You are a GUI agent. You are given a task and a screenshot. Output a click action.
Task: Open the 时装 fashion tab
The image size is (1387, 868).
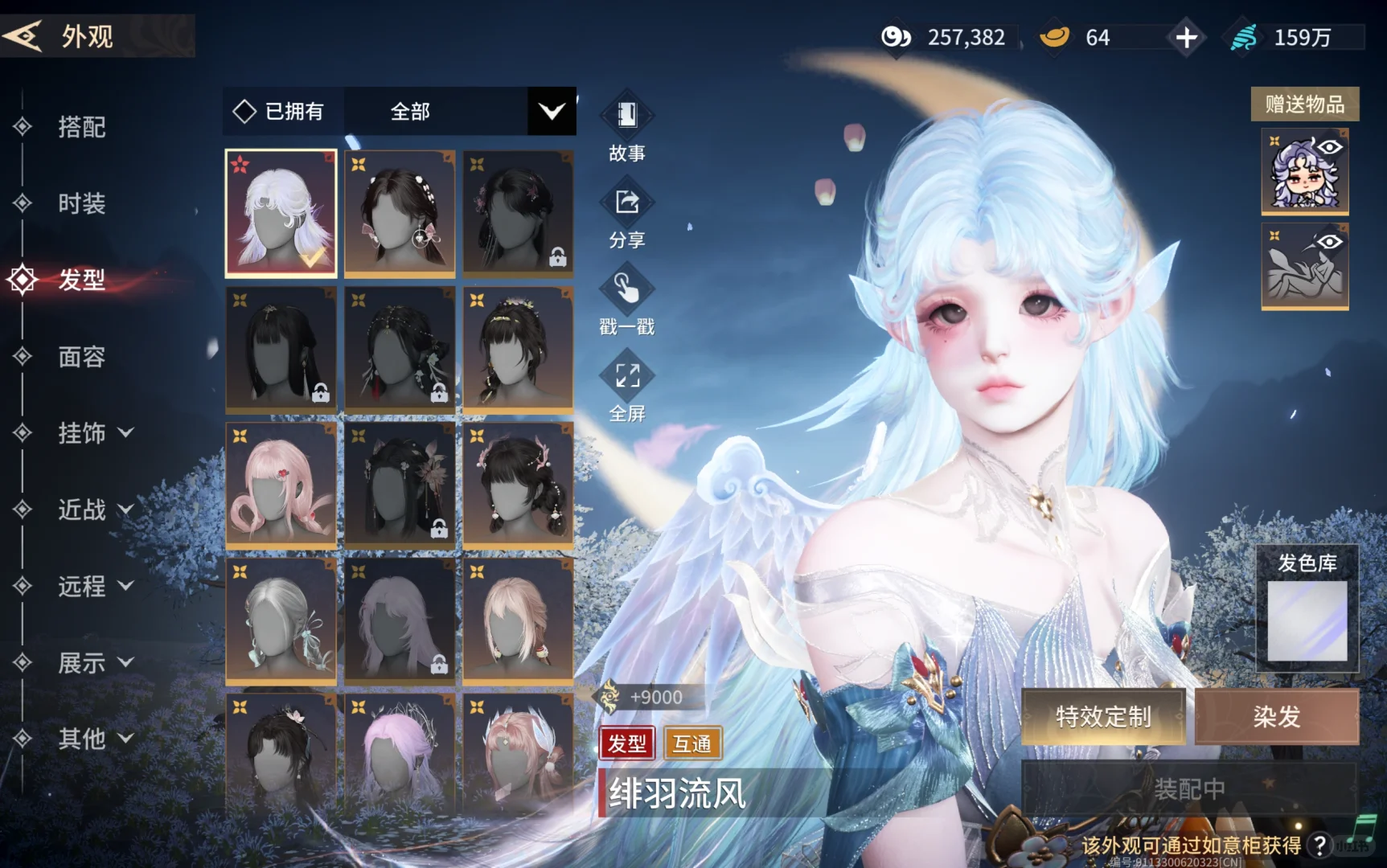pyautogui.click(x=80, y=204)
